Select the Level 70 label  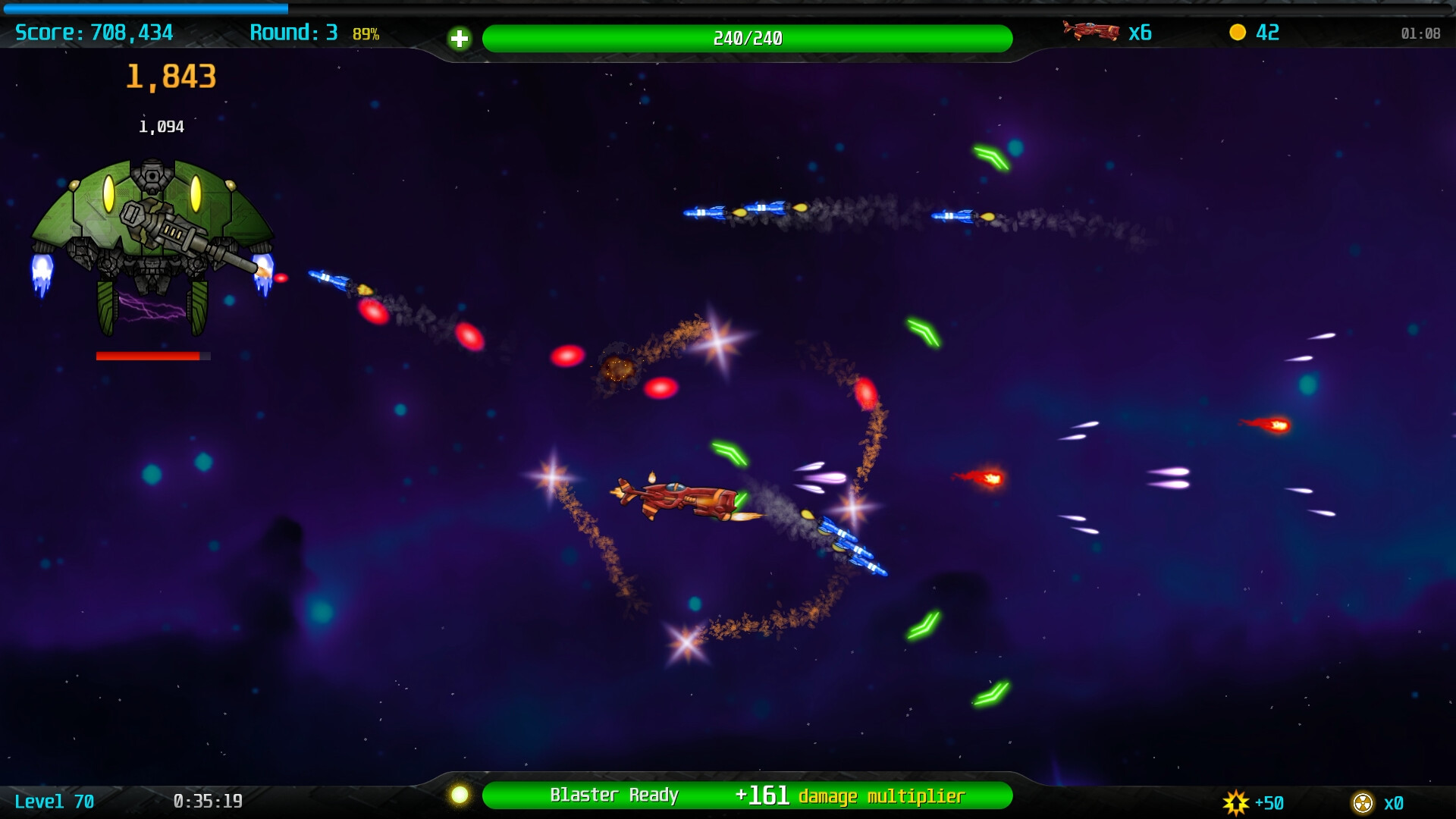tap(53, 801)
